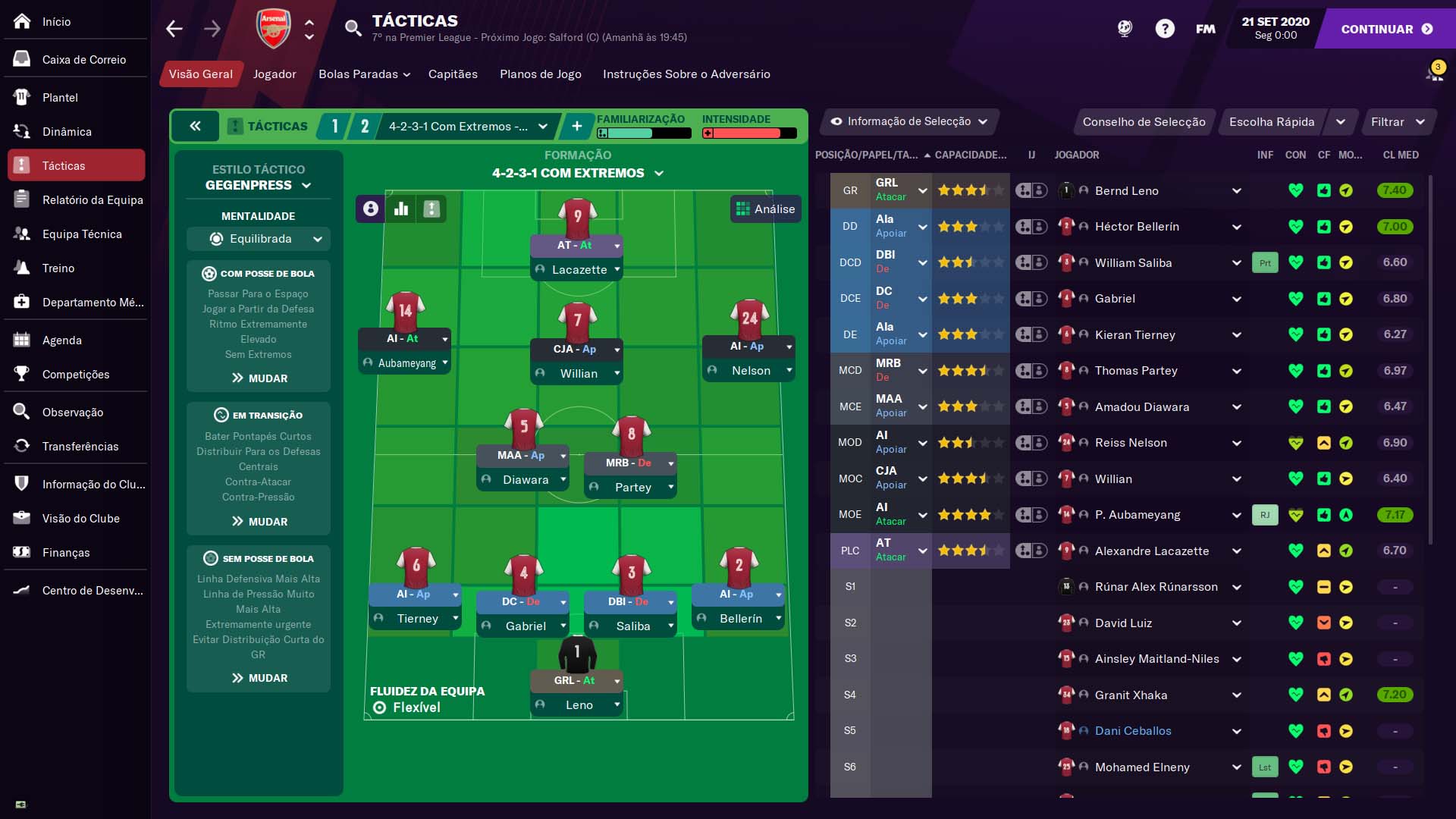The image size is (1456, 819).
Task: Switch to the Jogador tab
Action: [x=275, y=74]
